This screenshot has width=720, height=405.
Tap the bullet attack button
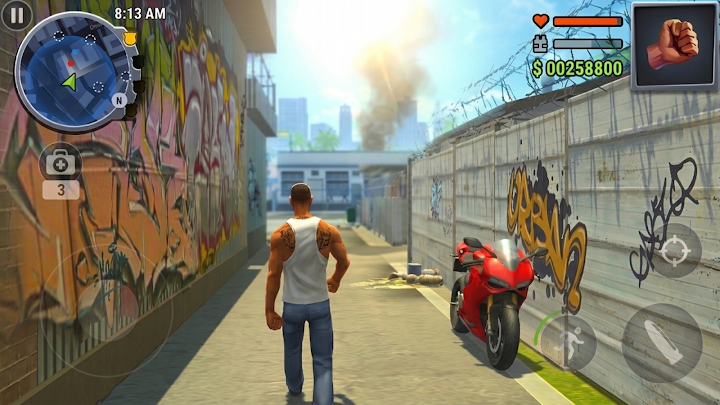pyautogui.click(x=662, y=343)
